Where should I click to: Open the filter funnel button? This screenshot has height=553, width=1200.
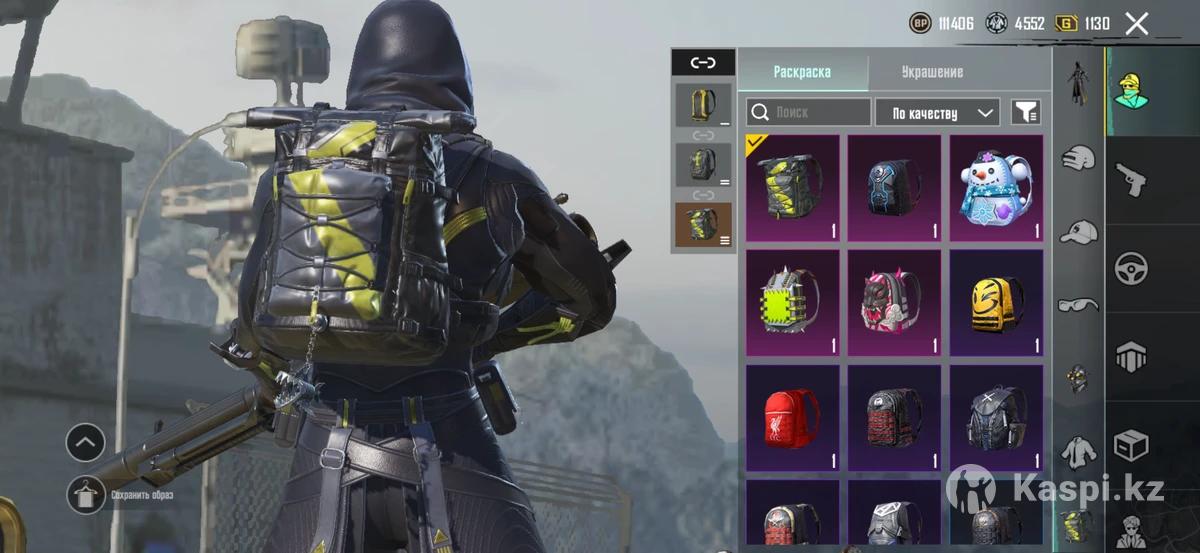(1026, 112)
